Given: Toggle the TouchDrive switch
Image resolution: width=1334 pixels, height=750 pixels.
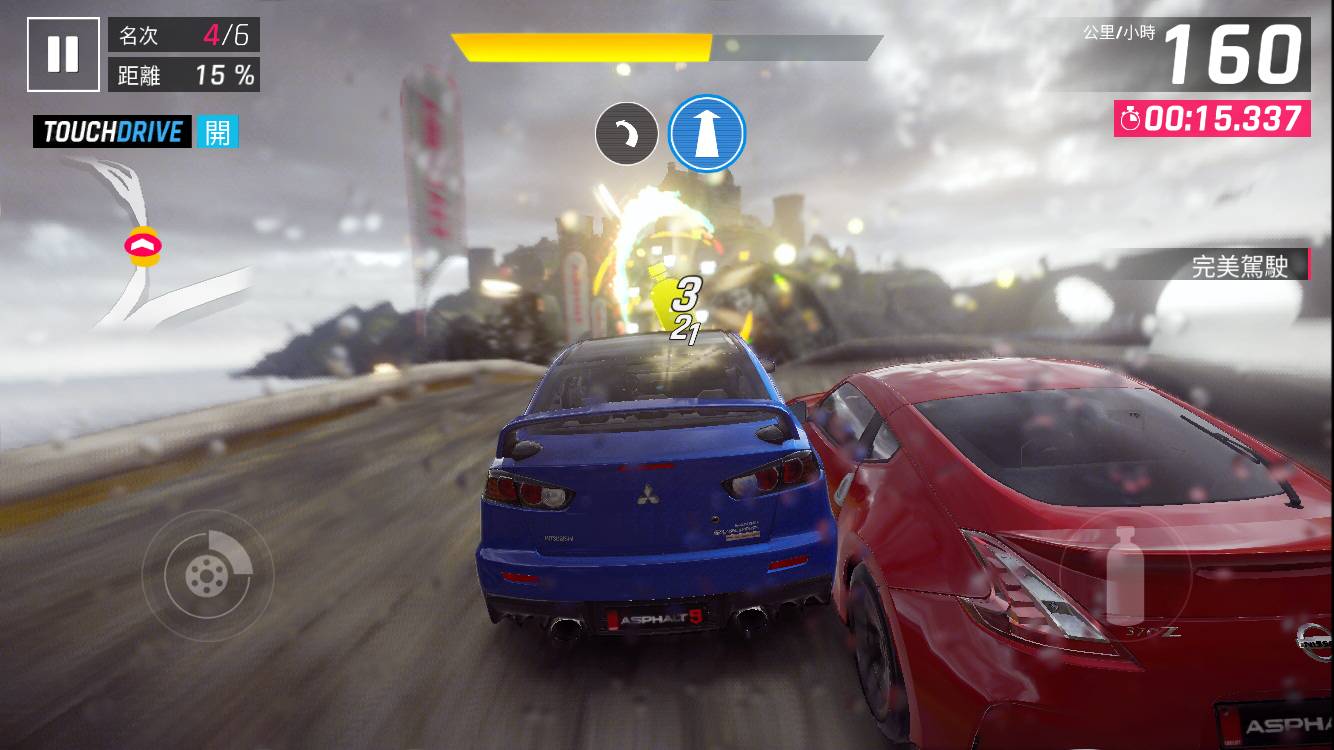Looking at the screenshot, I should 217,132.
